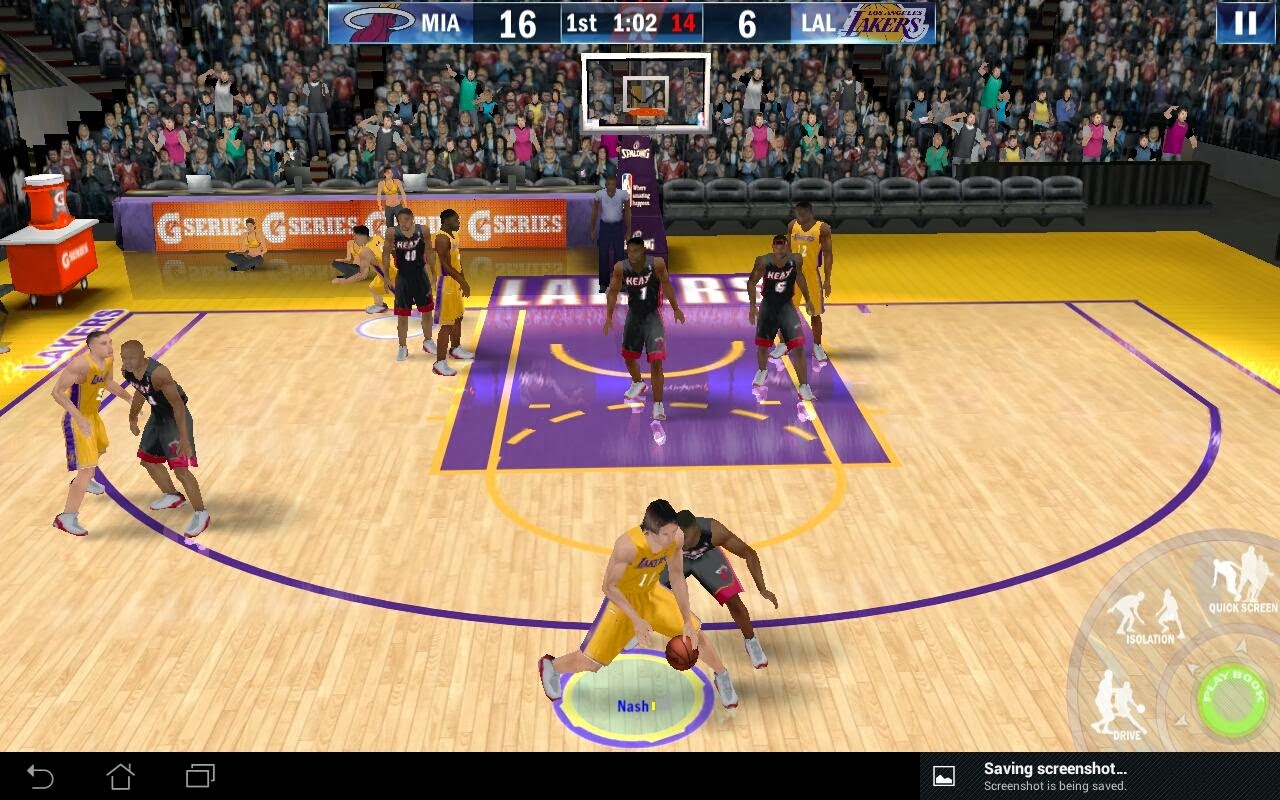The image size is (1280, 800).
Task: Tap the game clock showing 1:02
Action: tap(634, 22)
